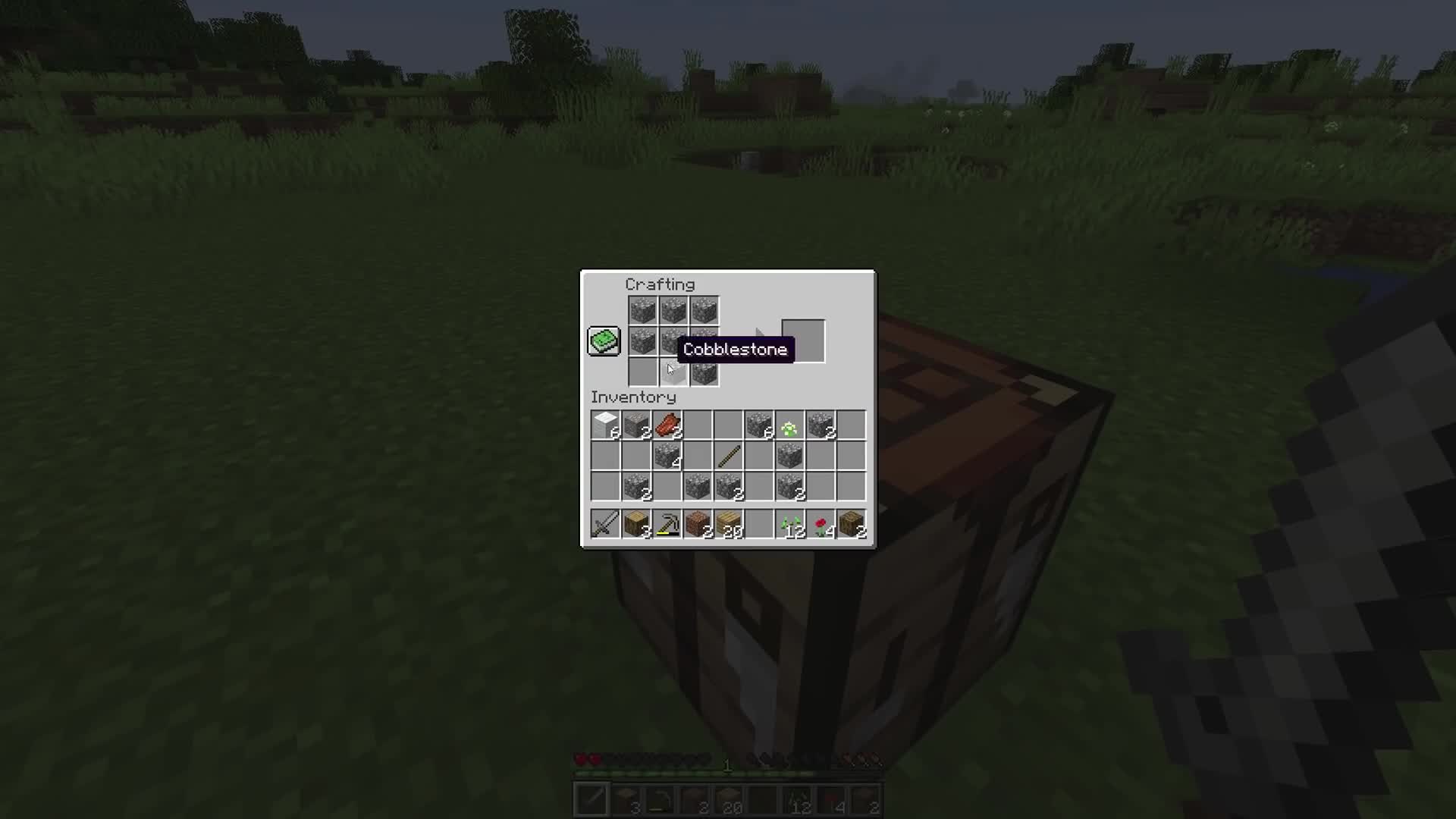Click the cobblestone in center crafting slot

click(x=673, y=340)
